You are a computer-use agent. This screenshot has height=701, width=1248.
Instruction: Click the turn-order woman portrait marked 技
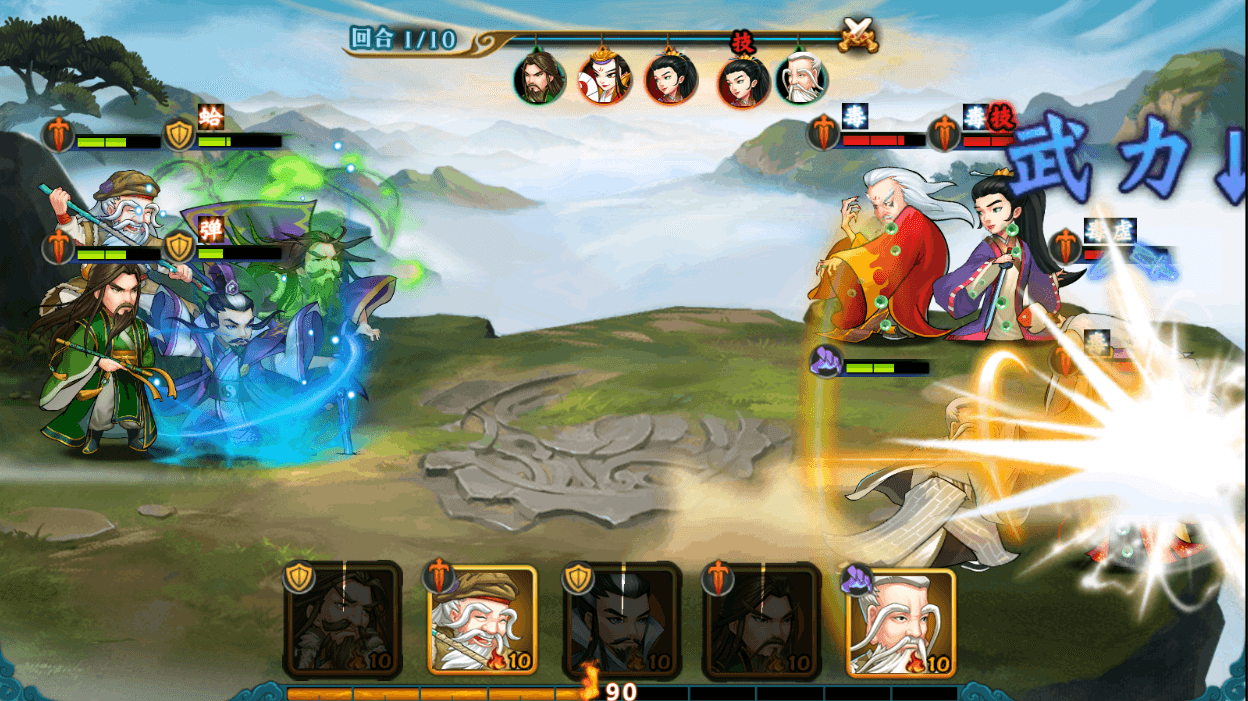pyautogui.click(x=743, y=81)
